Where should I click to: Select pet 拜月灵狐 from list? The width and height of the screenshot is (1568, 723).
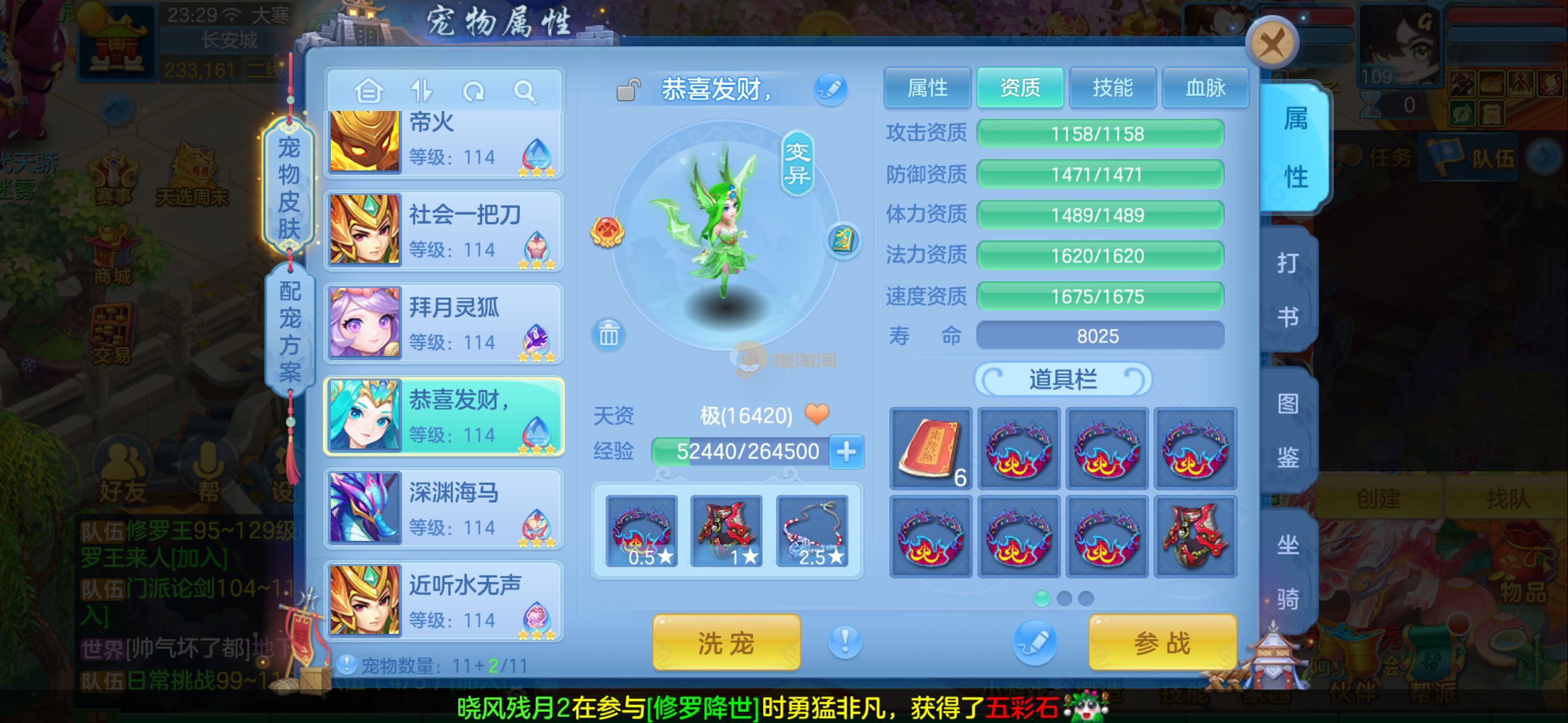(x=444, y=323)
